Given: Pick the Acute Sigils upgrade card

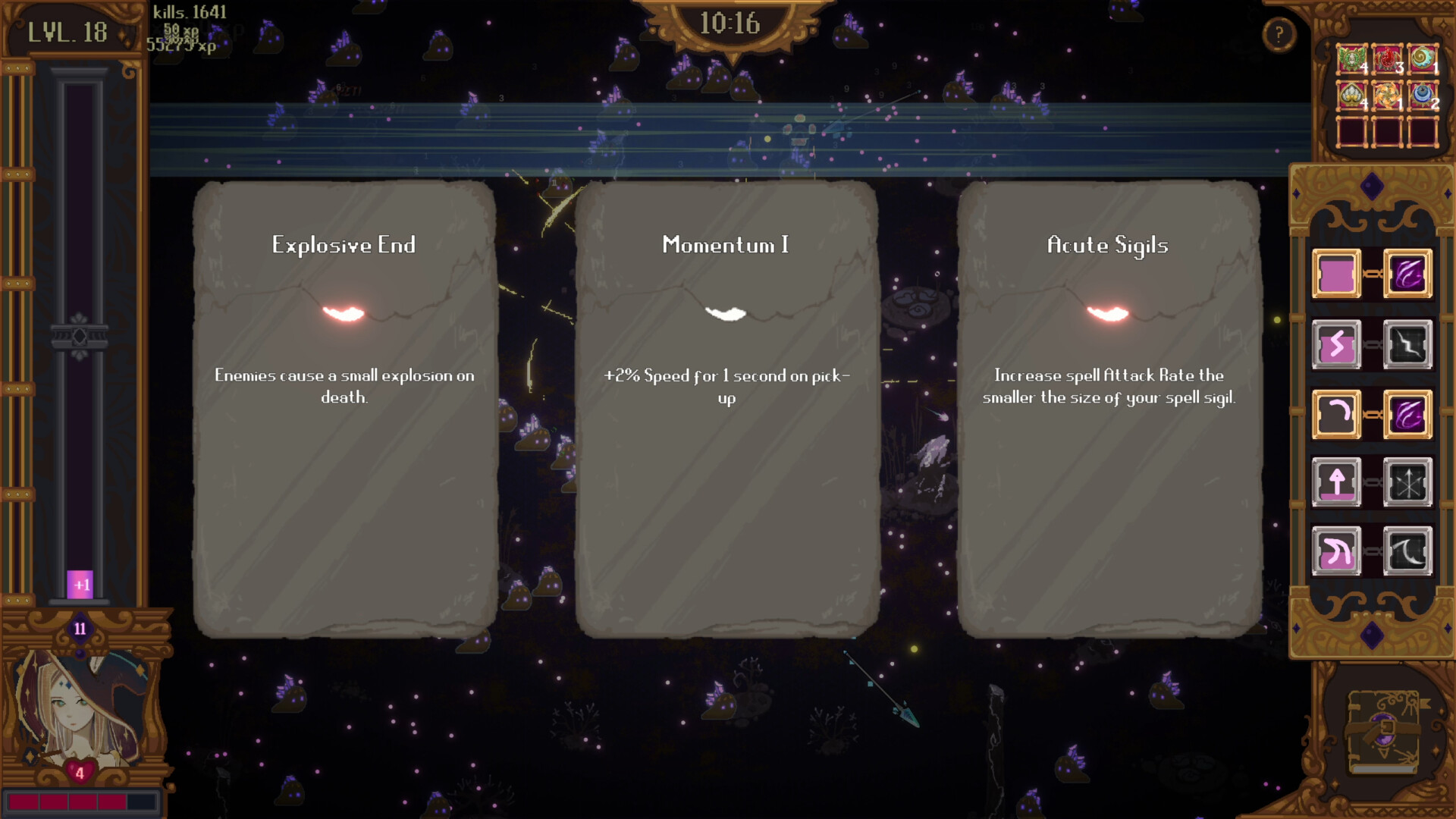Looking at the screenshot, I should click(1107, 409).
